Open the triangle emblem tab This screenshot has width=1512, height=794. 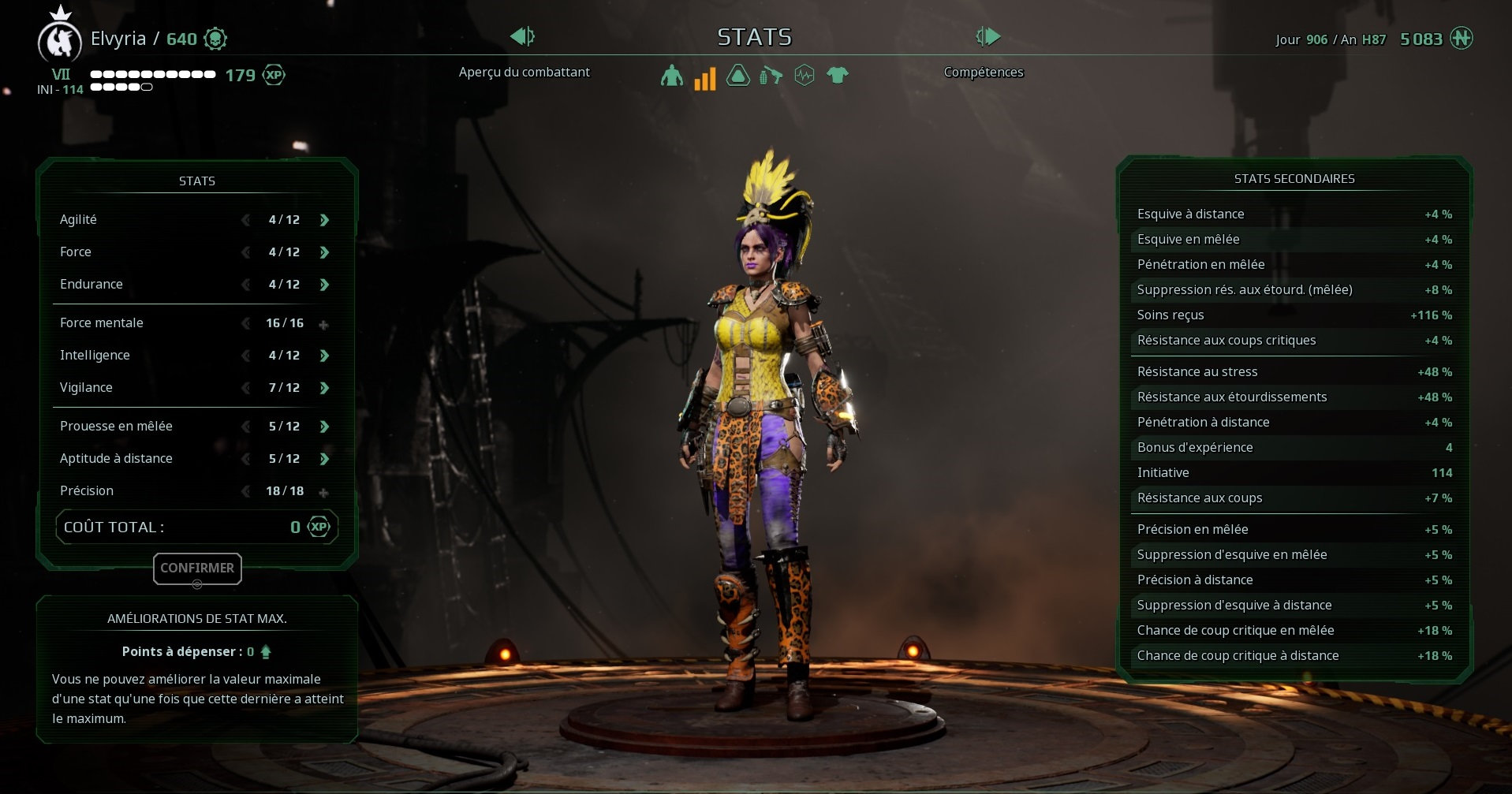click(x=737, y=76)
